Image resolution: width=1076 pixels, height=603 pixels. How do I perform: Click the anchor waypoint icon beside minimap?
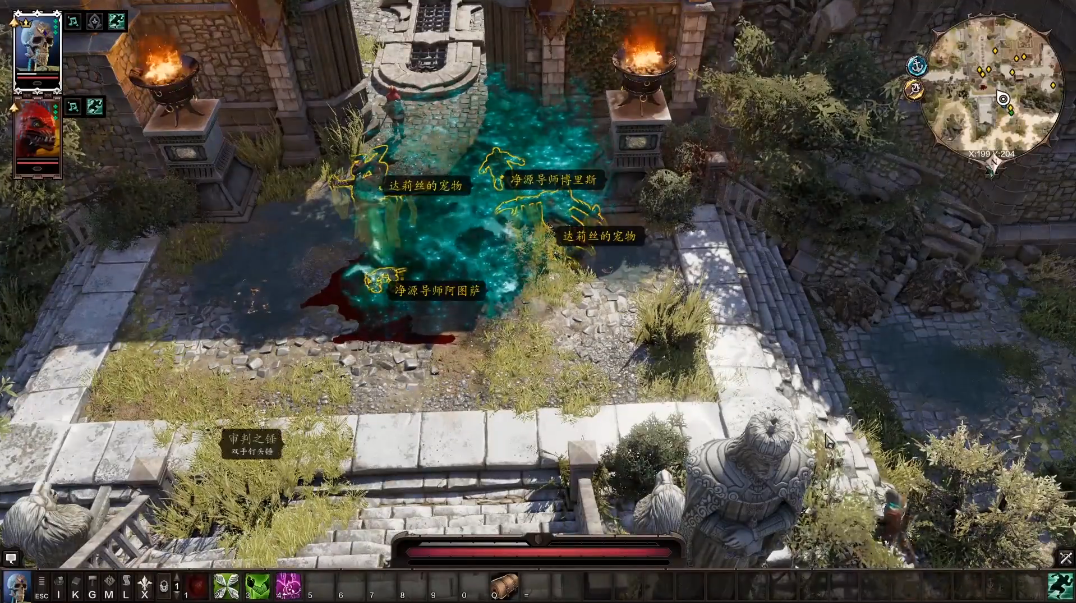pos(915,65)
